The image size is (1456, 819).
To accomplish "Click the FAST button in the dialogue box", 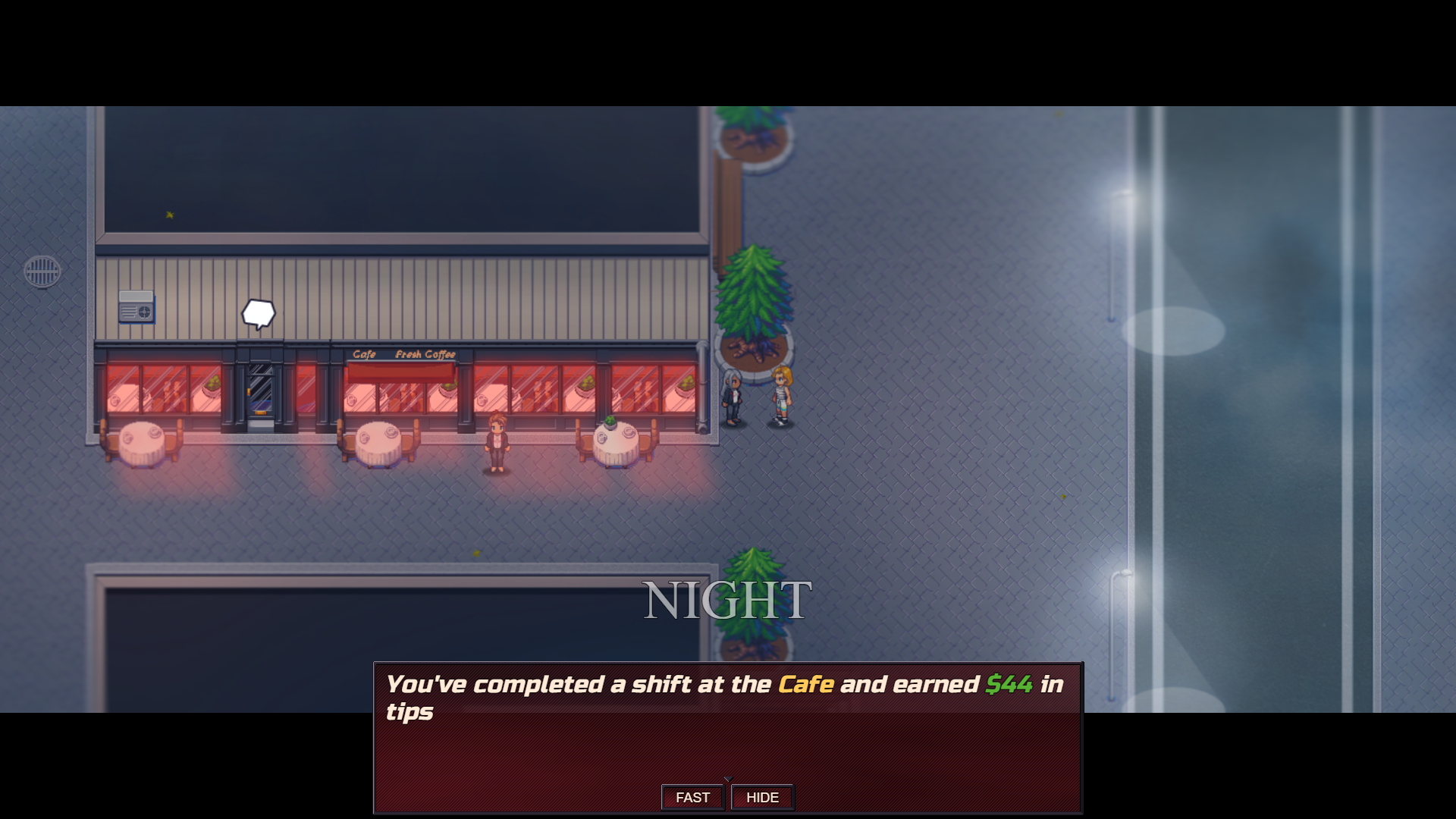I will [692, 797].
